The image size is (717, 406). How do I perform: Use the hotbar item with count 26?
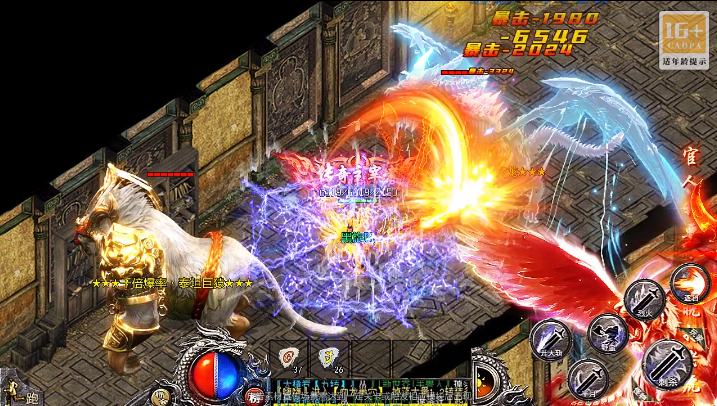(x=329, y=359)
